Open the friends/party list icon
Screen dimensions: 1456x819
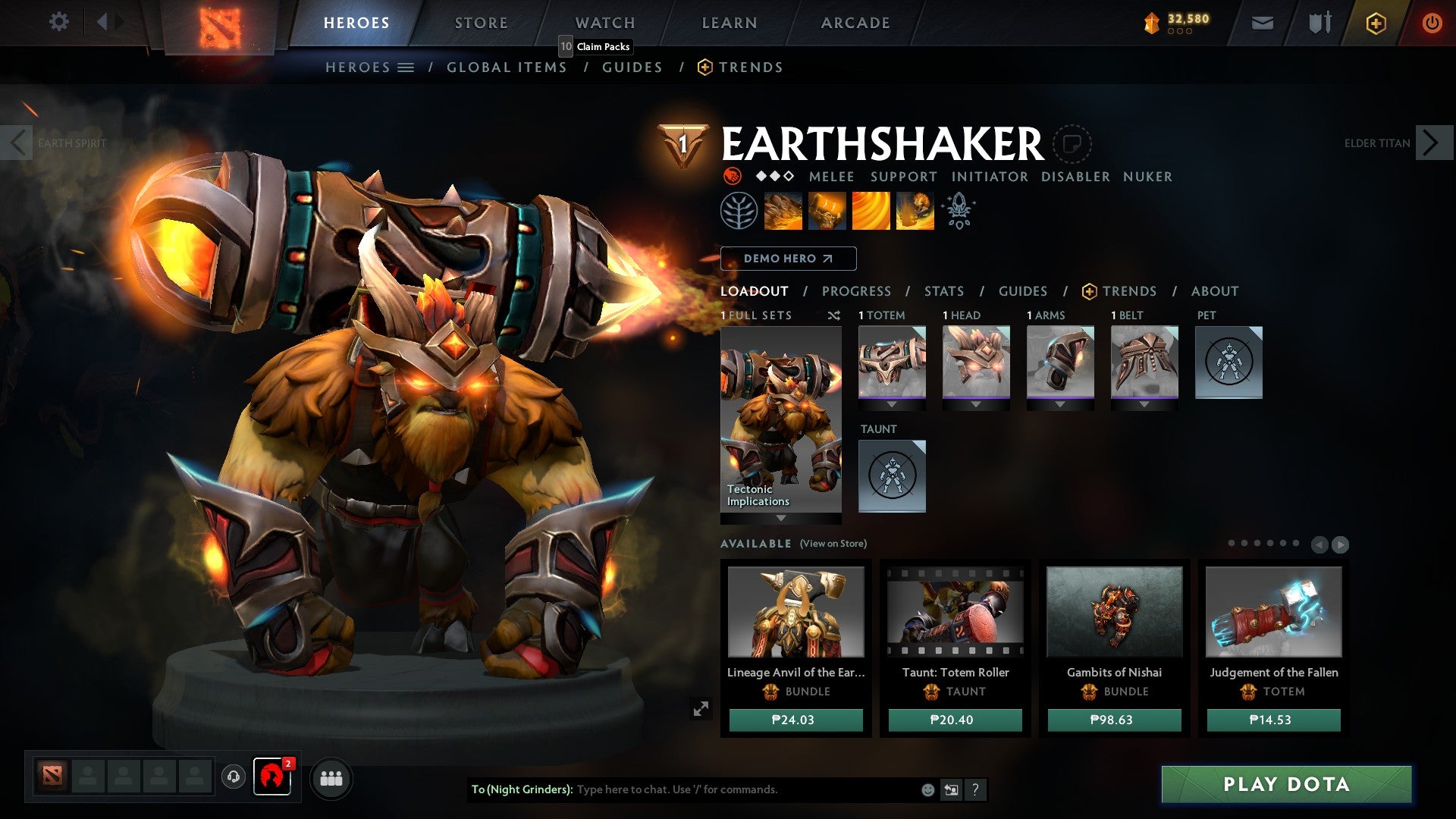tap(331, 778)
